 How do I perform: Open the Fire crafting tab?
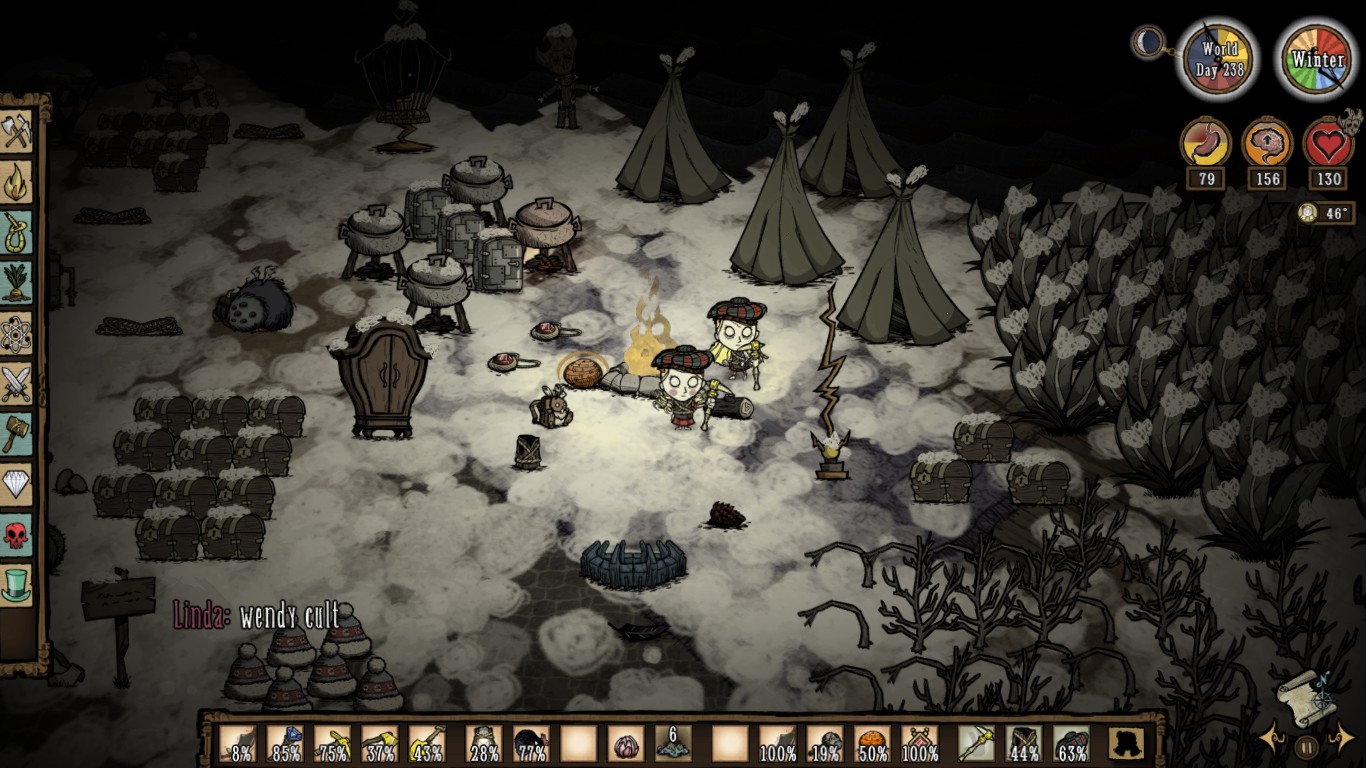pos(17,183)
